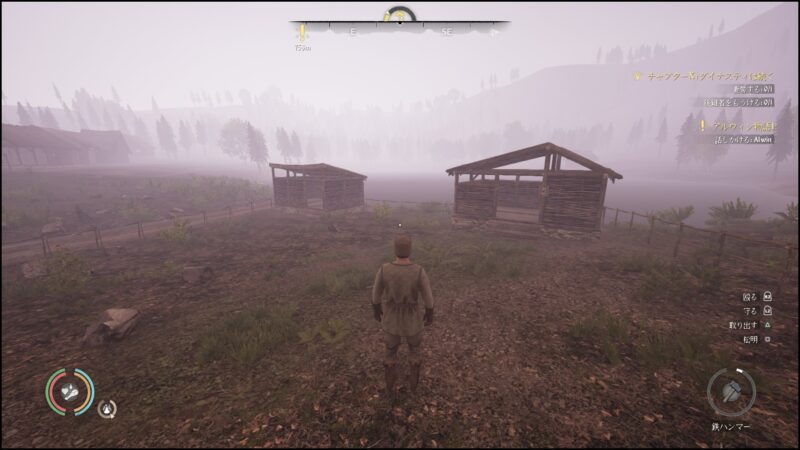800x450 pixels.
Task: Click the yellow quest marker on compass
Action: 300,33
